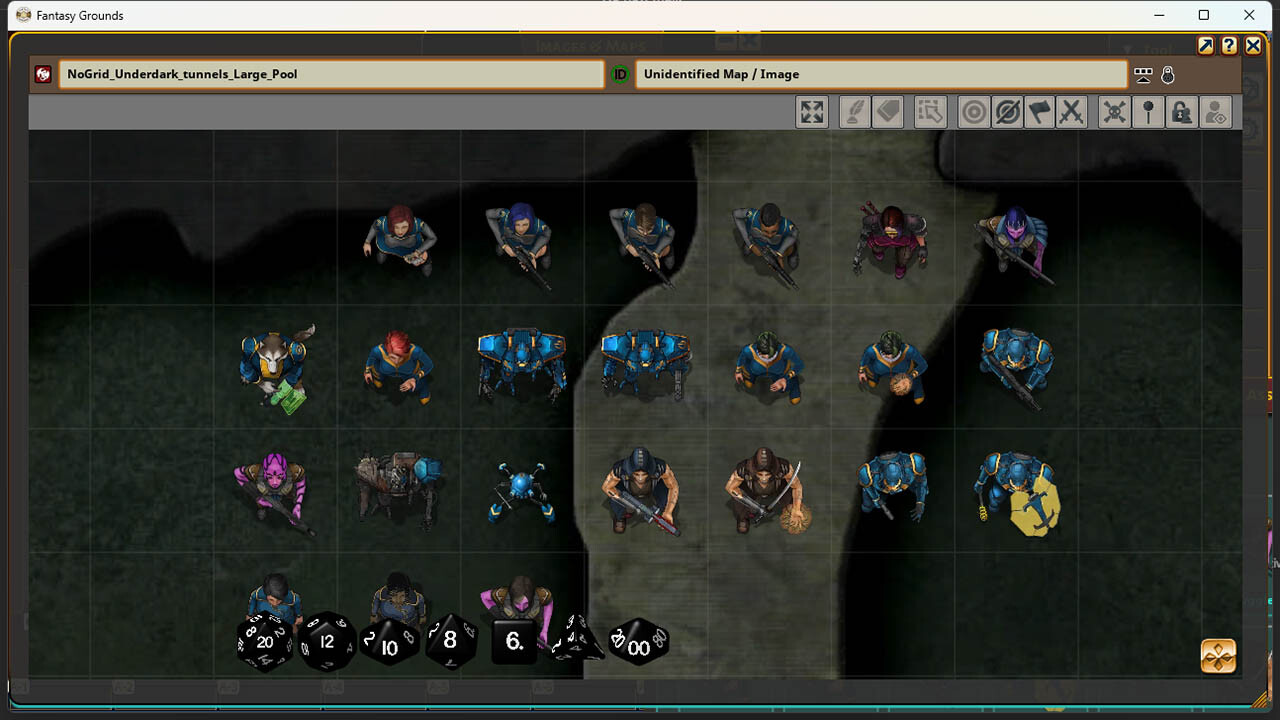
Task: Toggle the ID identification button for the map
Action: (x=621, y=74)
